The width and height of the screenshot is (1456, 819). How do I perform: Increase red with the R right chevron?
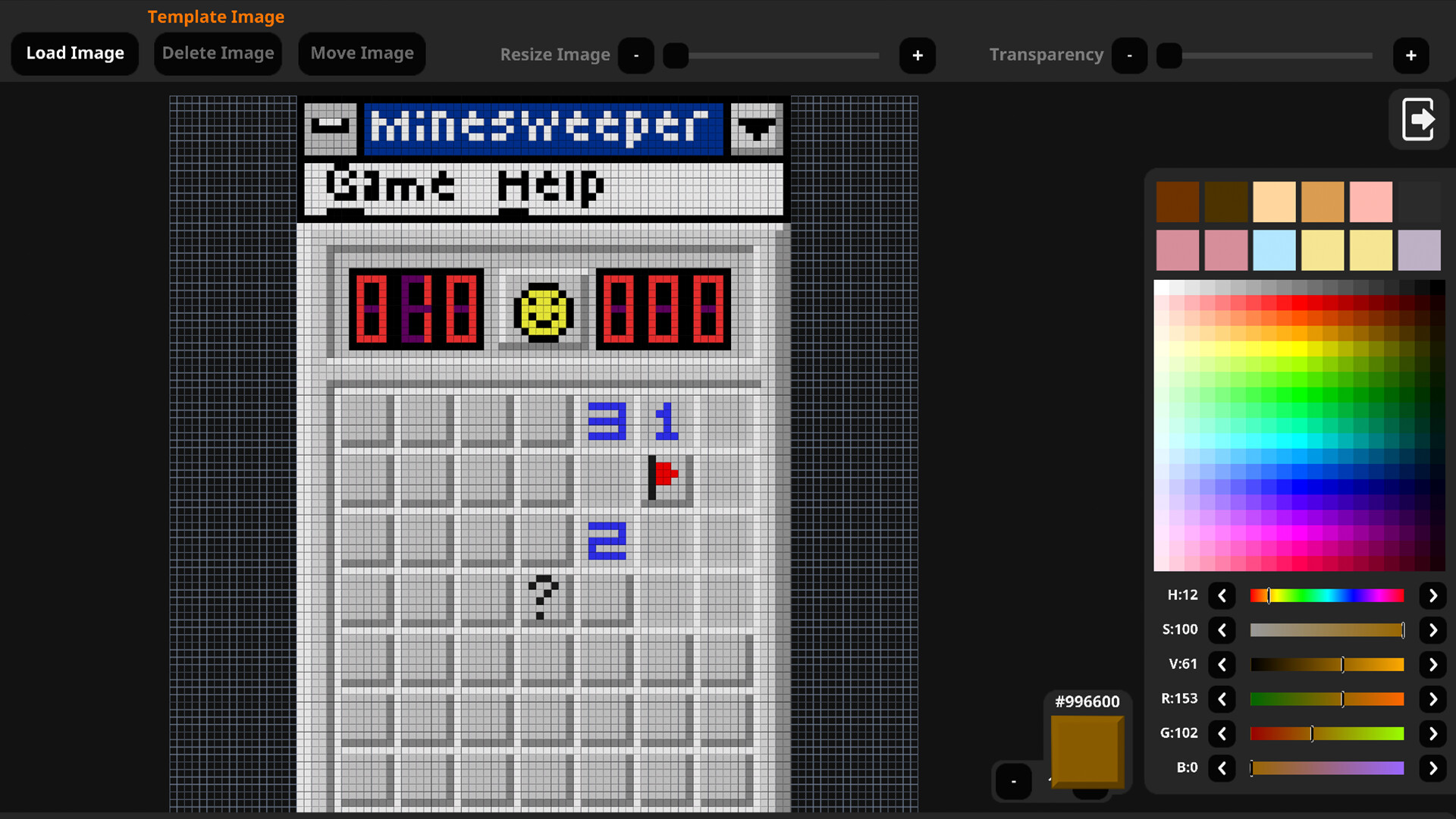point(1432,698)
